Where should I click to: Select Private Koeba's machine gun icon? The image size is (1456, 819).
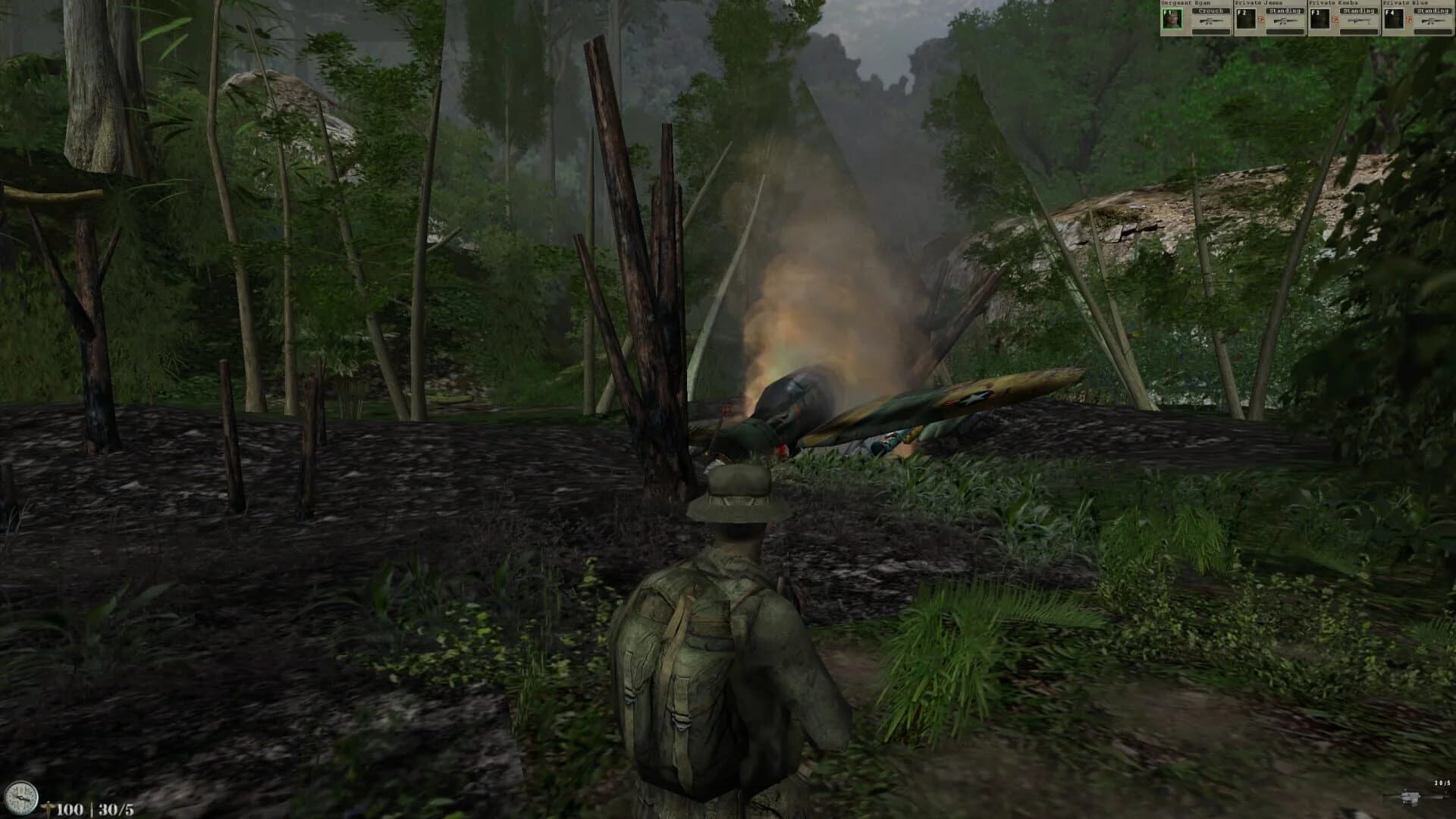(x=1358, y=20)
